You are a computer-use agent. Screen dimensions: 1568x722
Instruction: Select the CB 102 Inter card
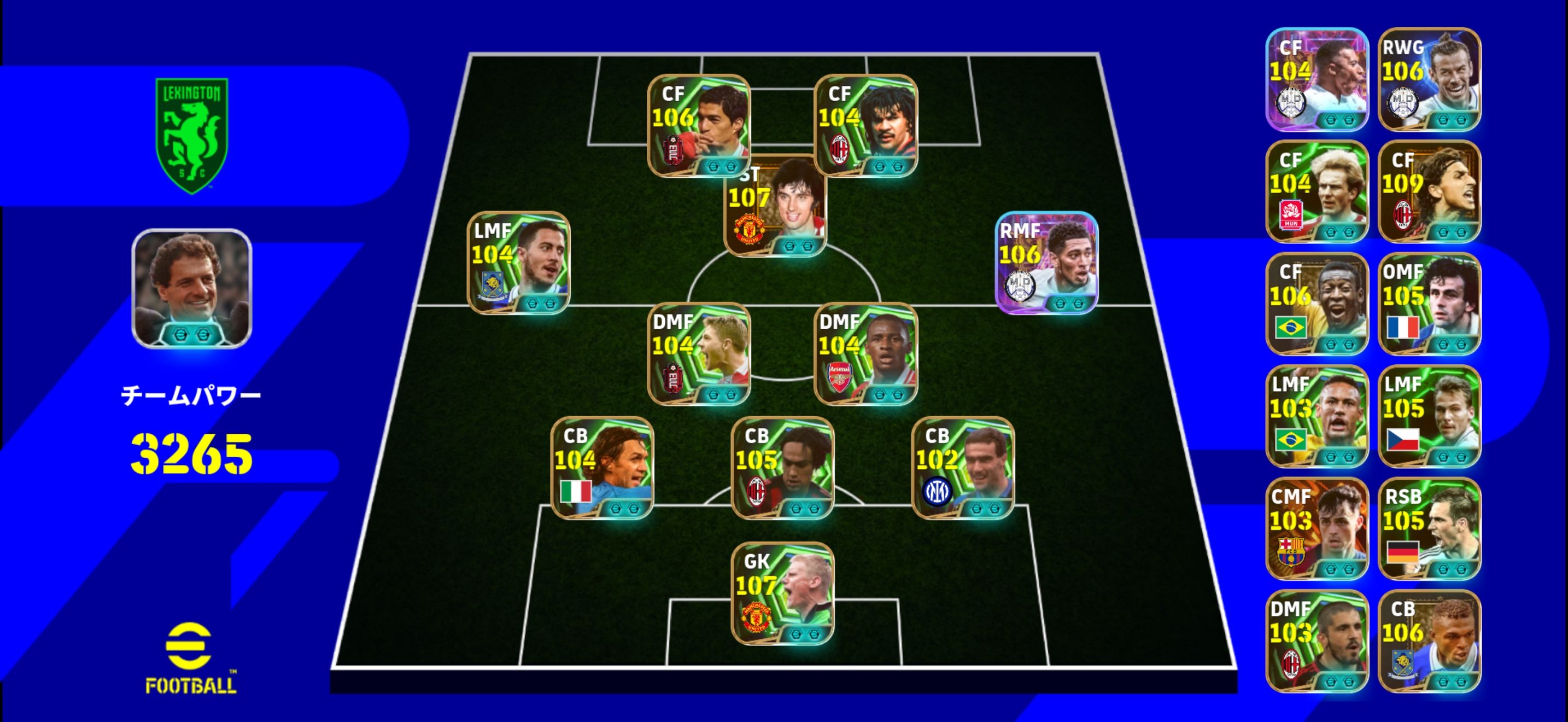962,468
